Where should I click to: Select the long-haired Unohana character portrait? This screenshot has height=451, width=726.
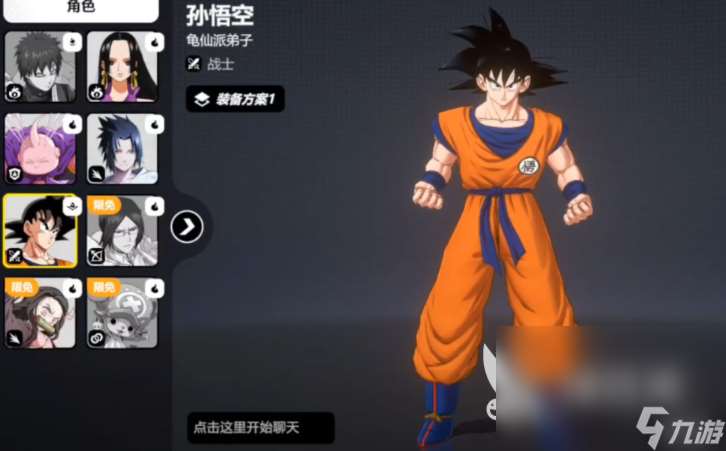tap(123, 230)
